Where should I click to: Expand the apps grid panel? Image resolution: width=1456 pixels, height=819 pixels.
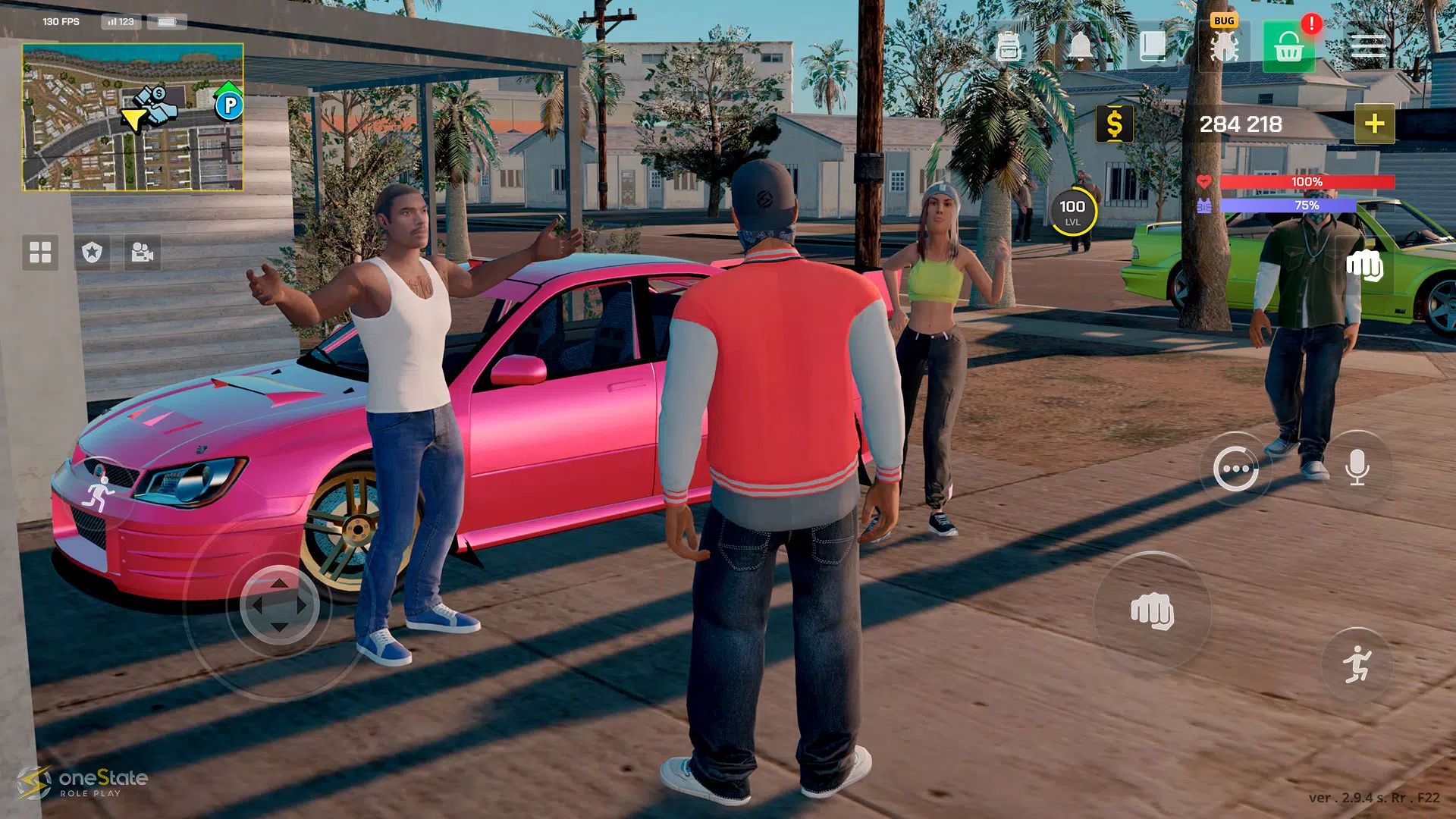coord(41,253)
